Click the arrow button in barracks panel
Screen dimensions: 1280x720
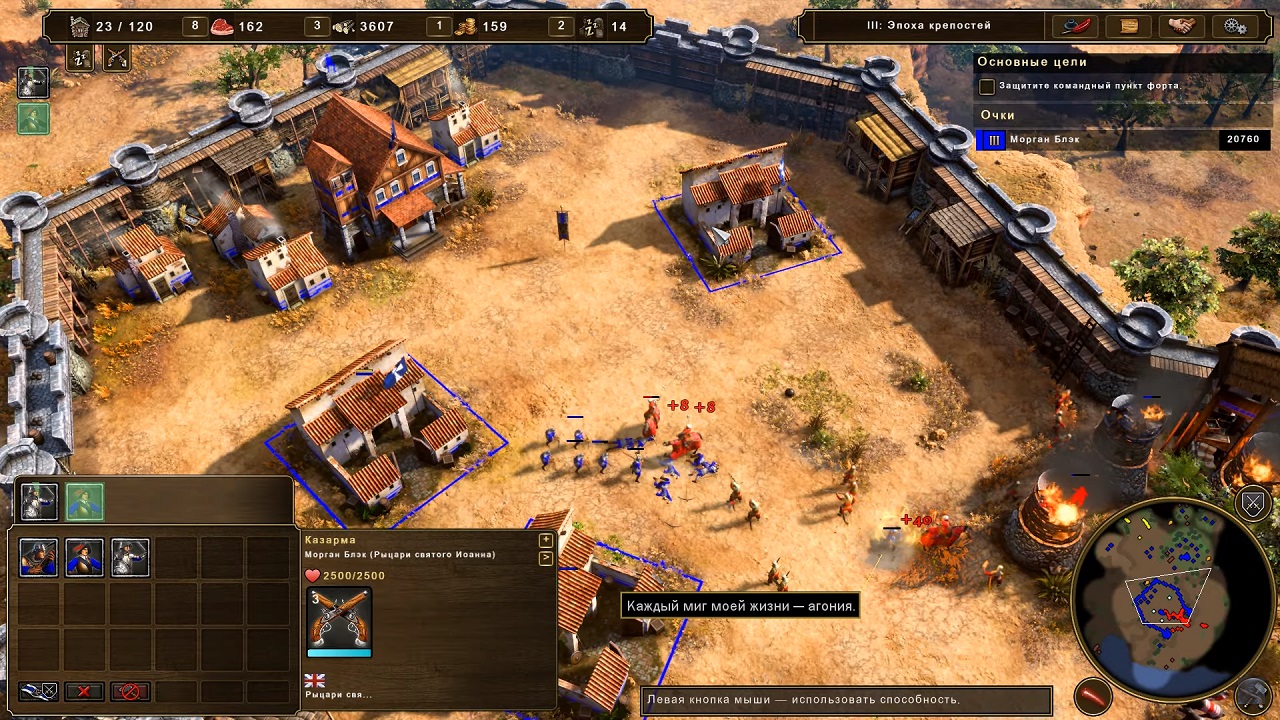546,558
